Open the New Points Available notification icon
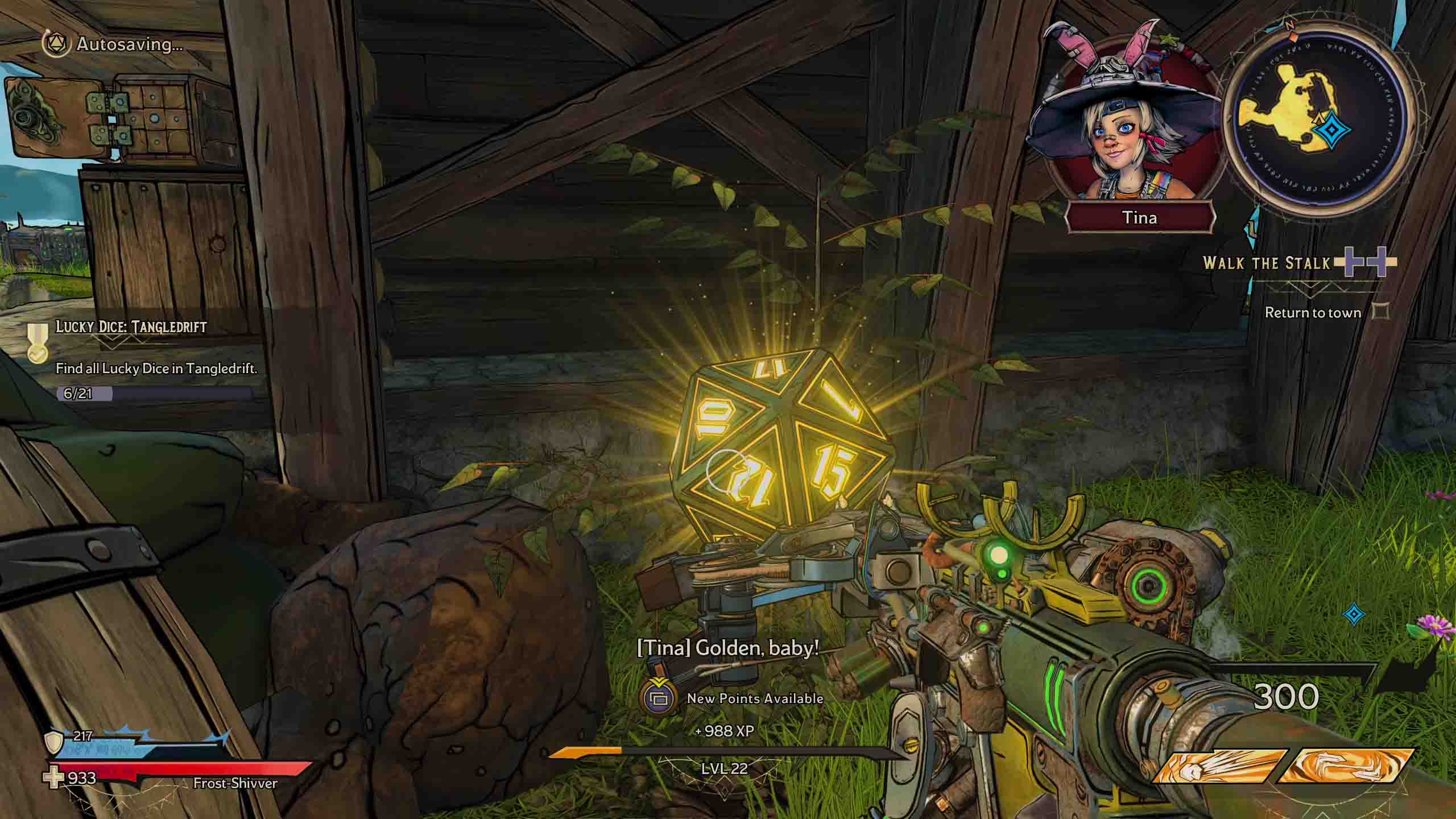This screenshot has width=1456, height=819. pos(658,697)
